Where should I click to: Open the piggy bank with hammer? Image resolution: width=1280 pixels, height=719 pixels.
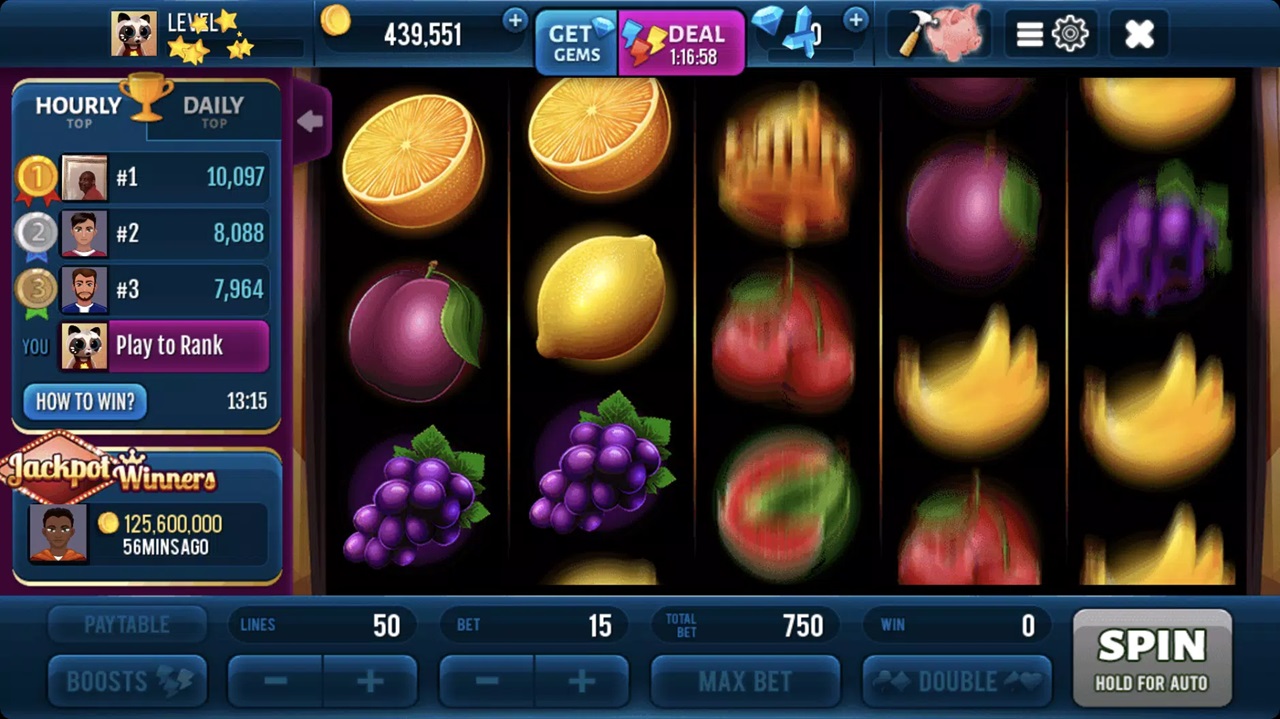pos(936,35)
